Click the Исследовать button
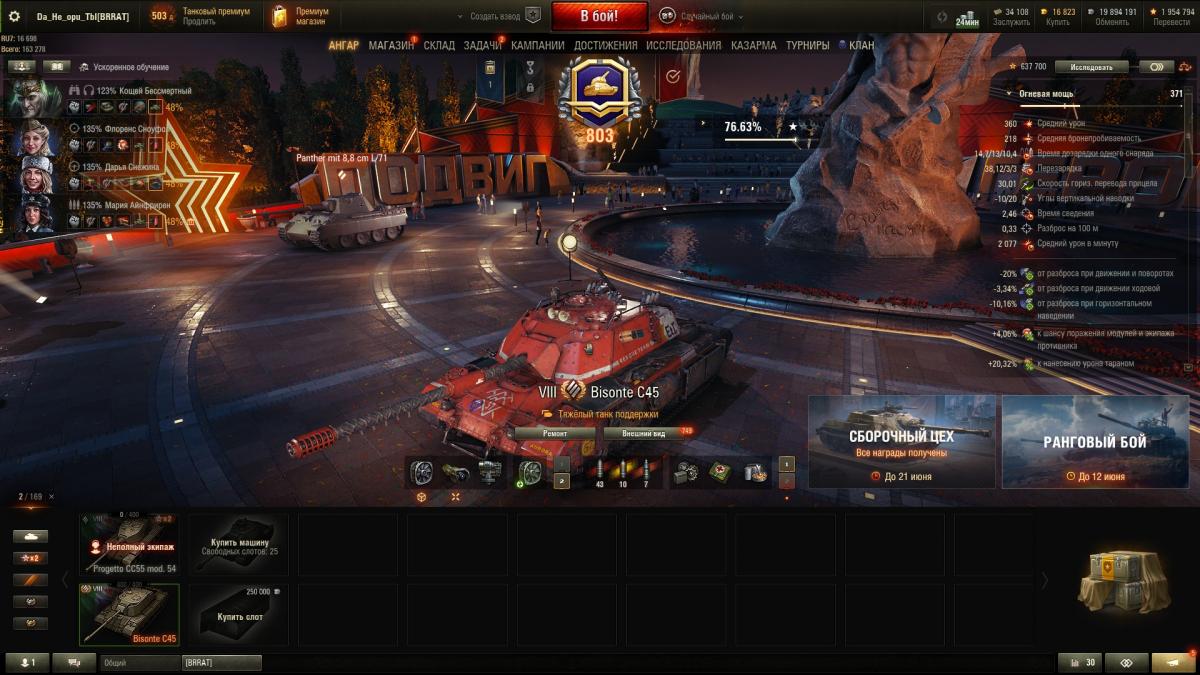The width and height of the screenshot is (1200, 675). point(1091,67)
